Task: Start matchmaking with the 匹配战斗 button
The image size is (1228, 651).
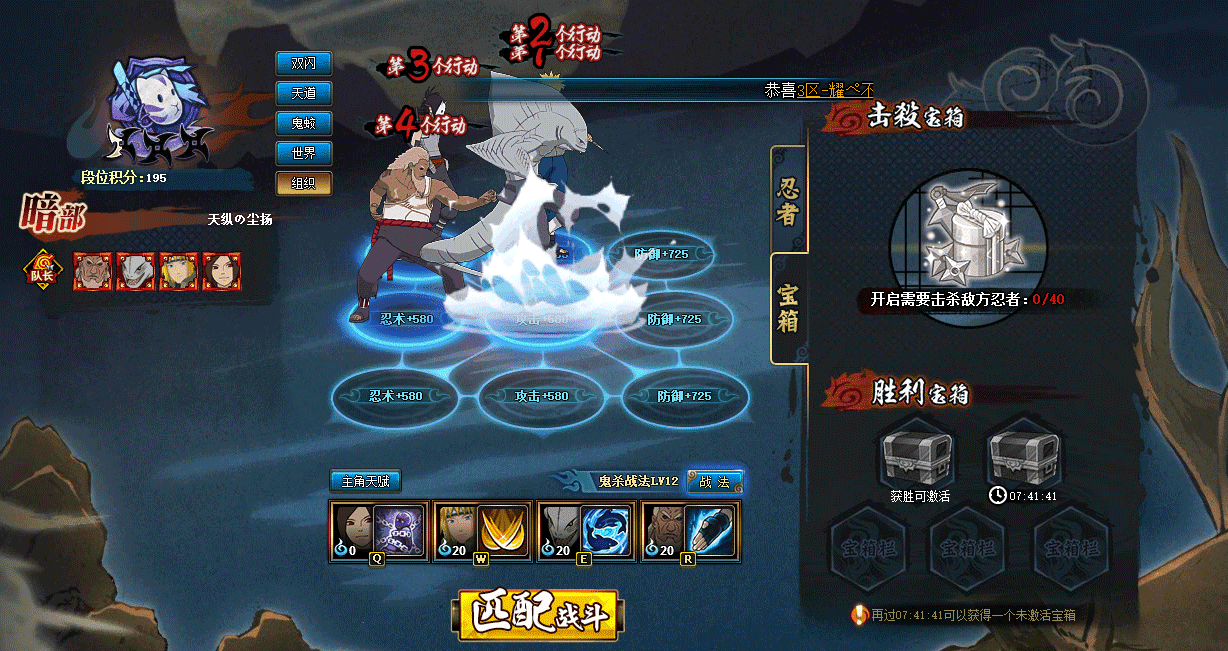Action: coord(537,615)
